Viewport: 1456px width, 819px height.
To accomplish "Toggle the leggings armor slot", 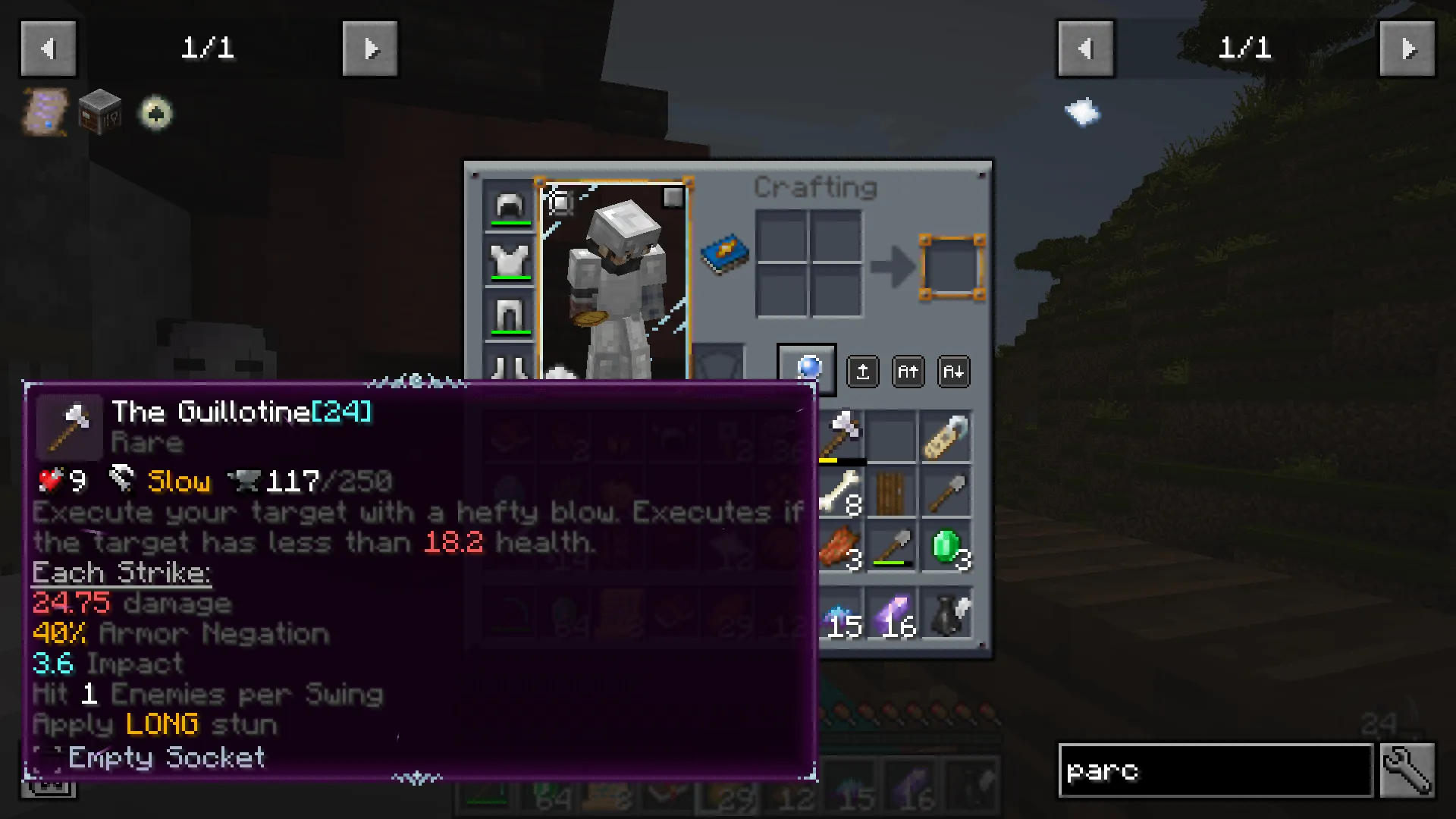I will click(508, 314).
